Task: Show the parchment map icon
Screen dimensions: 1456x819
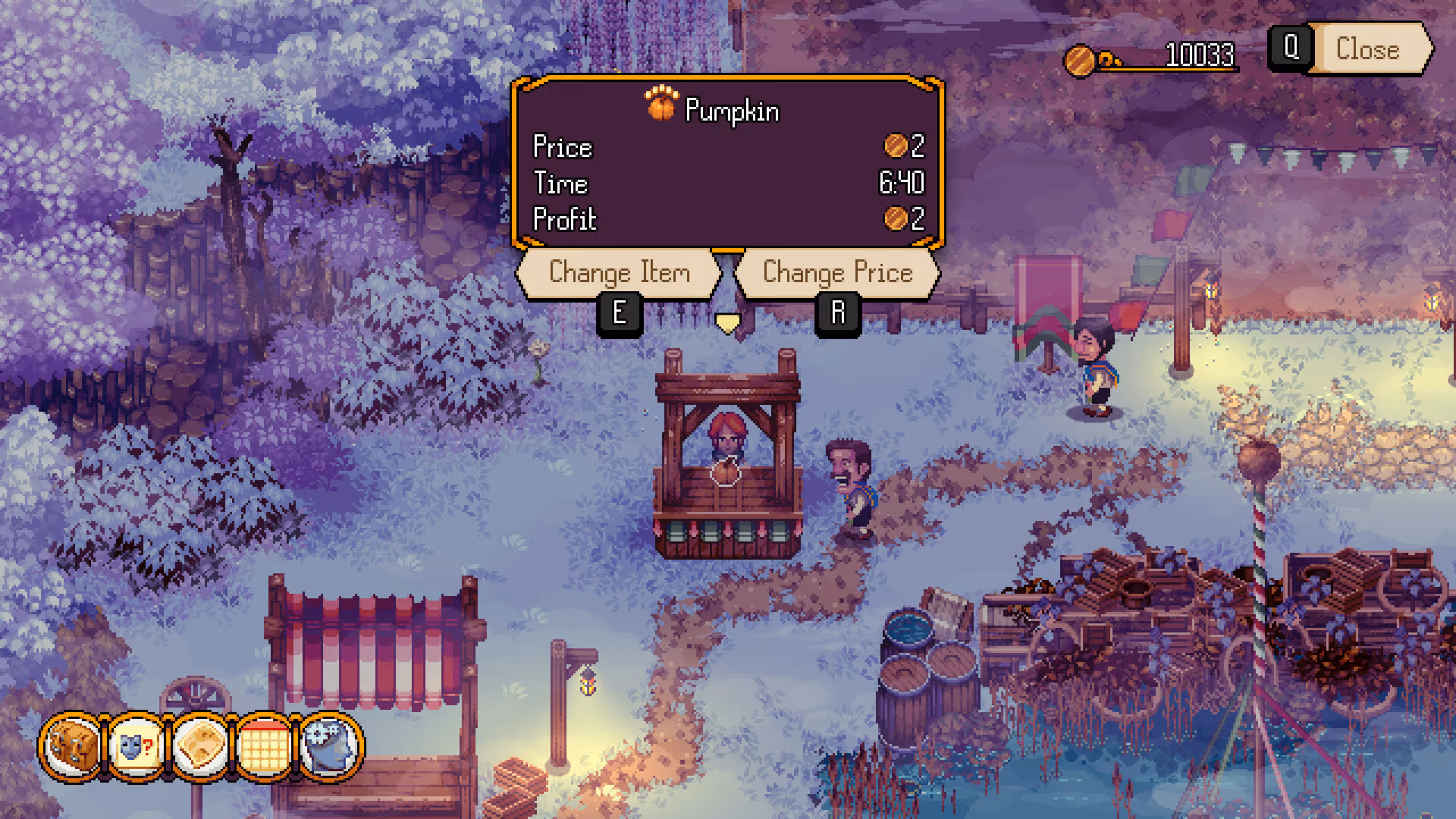Action: (200, 746)
